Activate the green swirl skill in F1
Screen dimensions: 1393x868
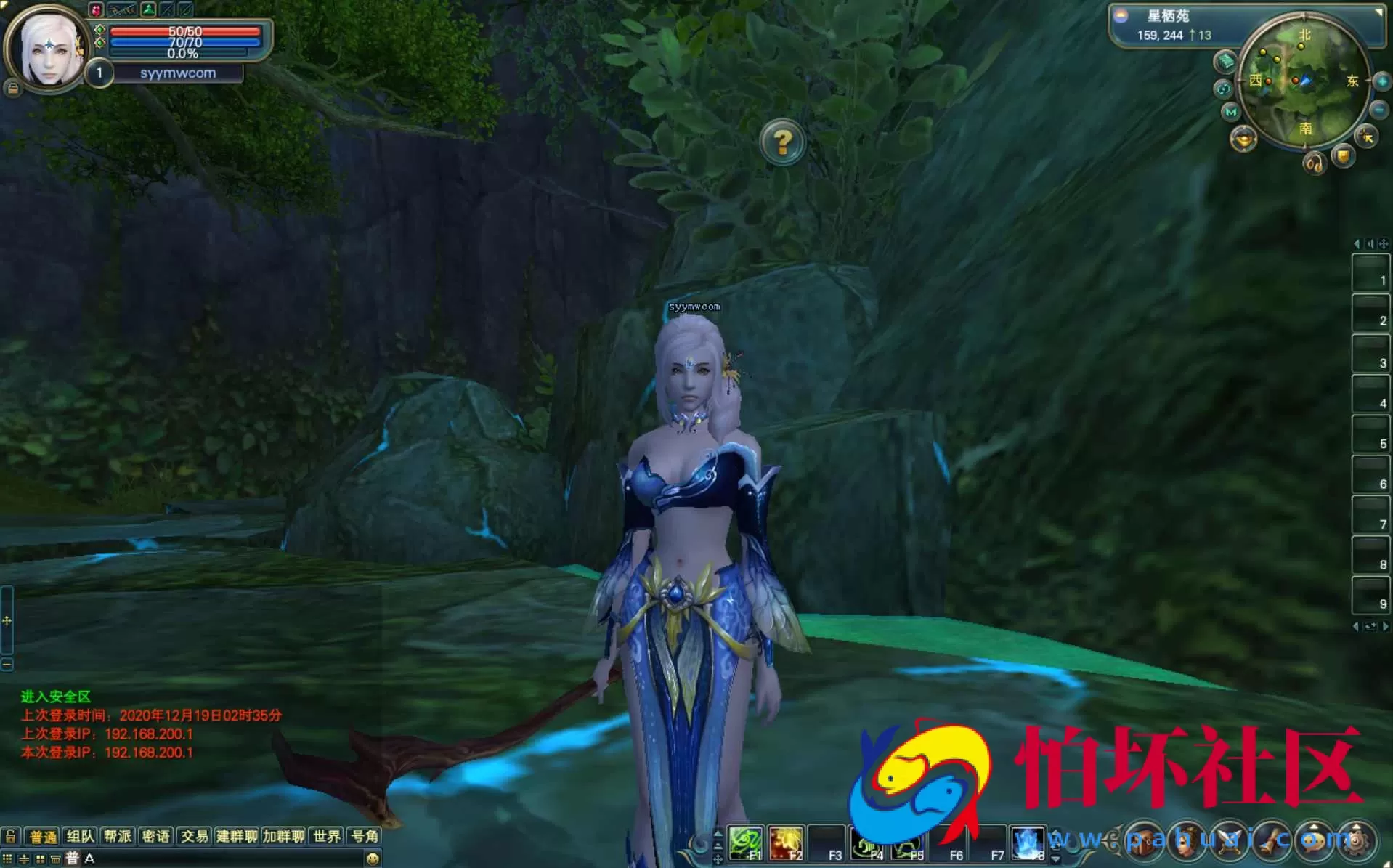point(745,843)
